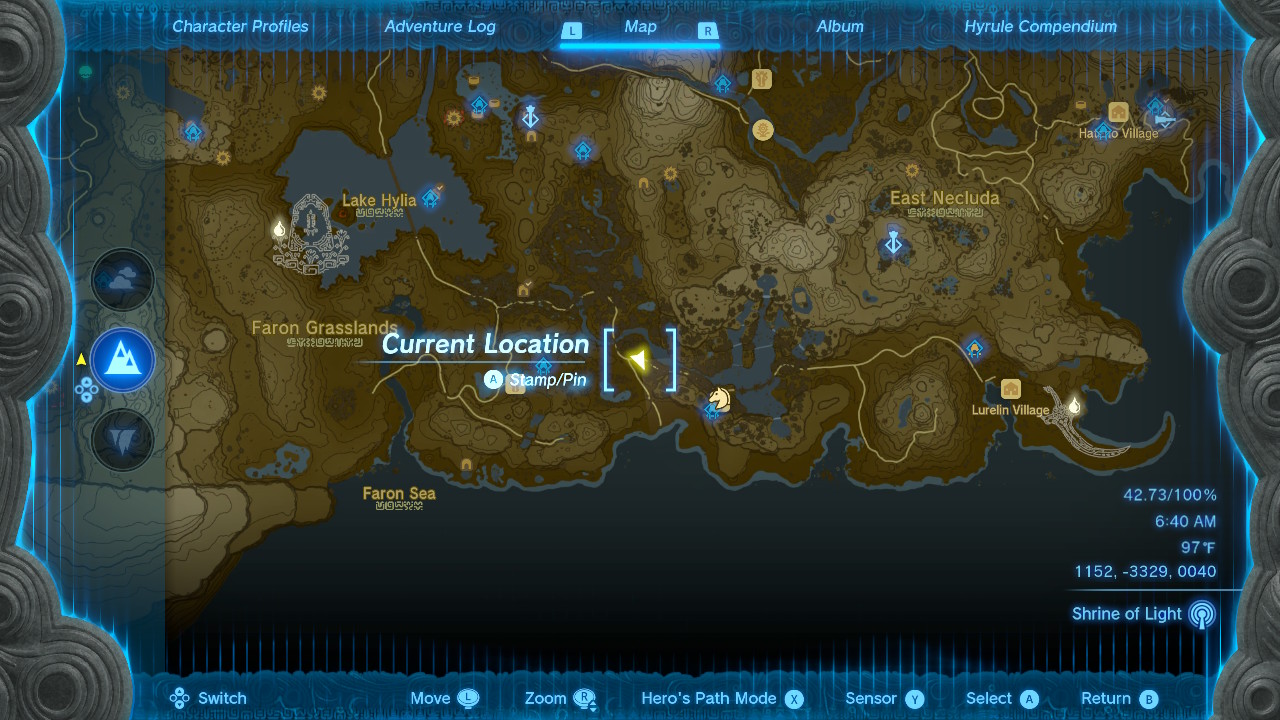Enable Hero's Path Mode
Viewport: 1280px width, 720px height.
pyautogui.click(x=722, y=698)
